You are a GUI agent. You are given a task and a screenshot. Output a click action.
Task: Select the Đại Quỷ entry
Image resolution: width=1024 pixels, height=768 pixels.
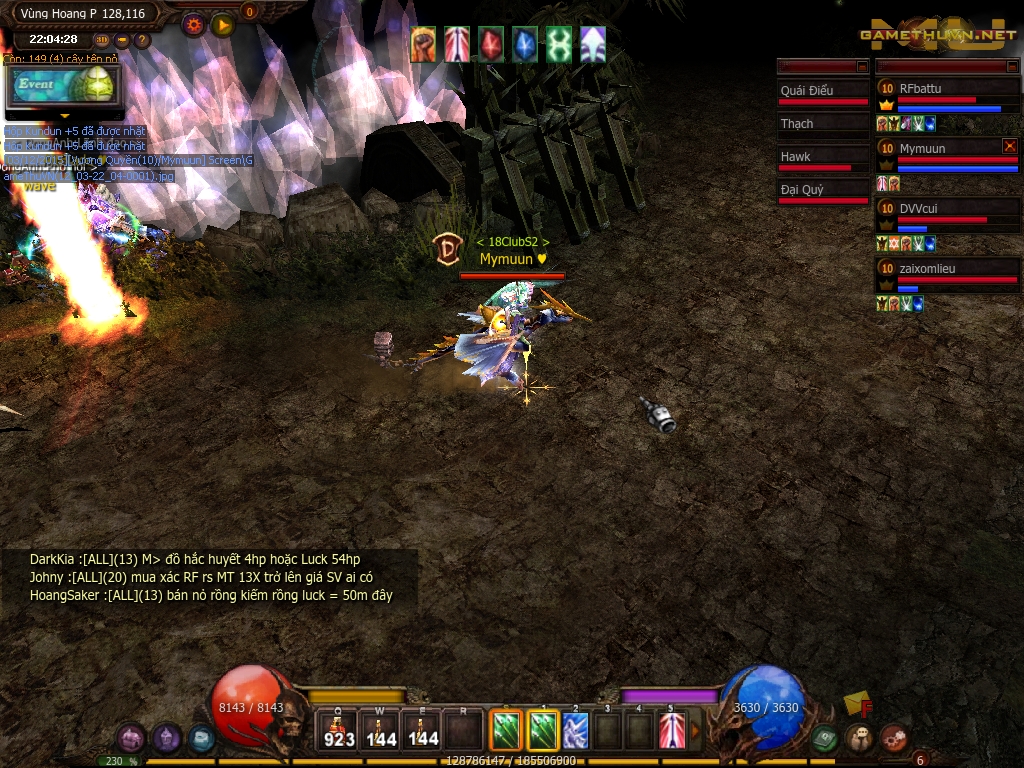pyautogui.click(x=824, y=191)
